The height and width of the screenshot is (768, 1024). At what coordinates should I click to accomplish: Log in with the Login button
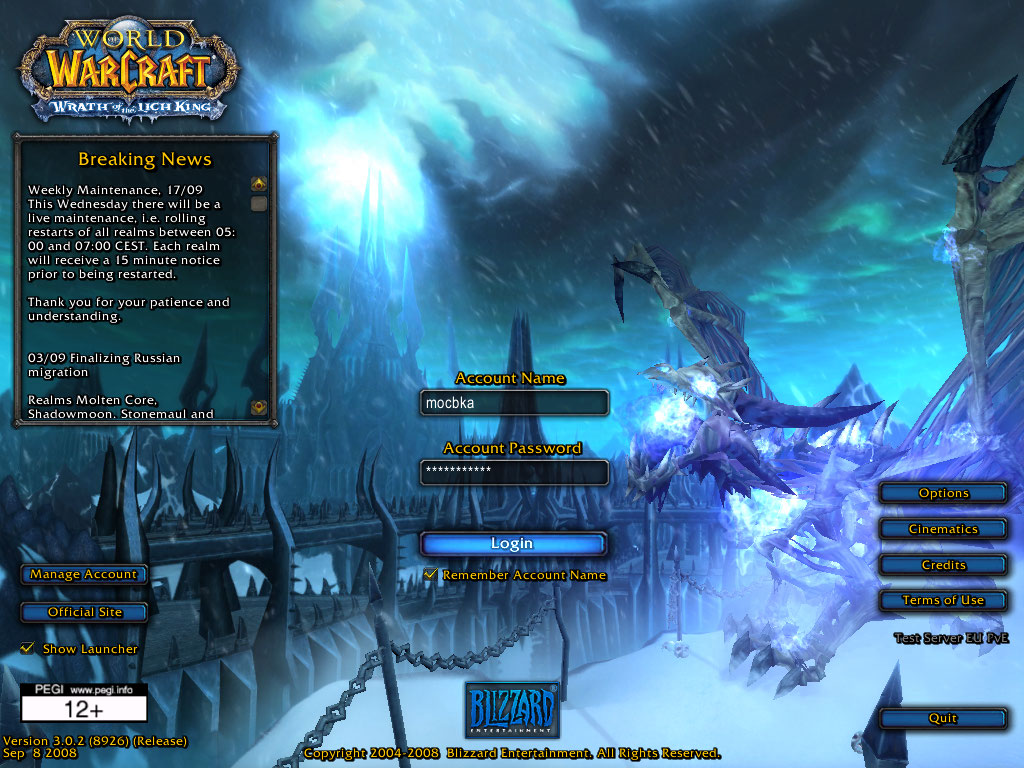coord(513,544)
